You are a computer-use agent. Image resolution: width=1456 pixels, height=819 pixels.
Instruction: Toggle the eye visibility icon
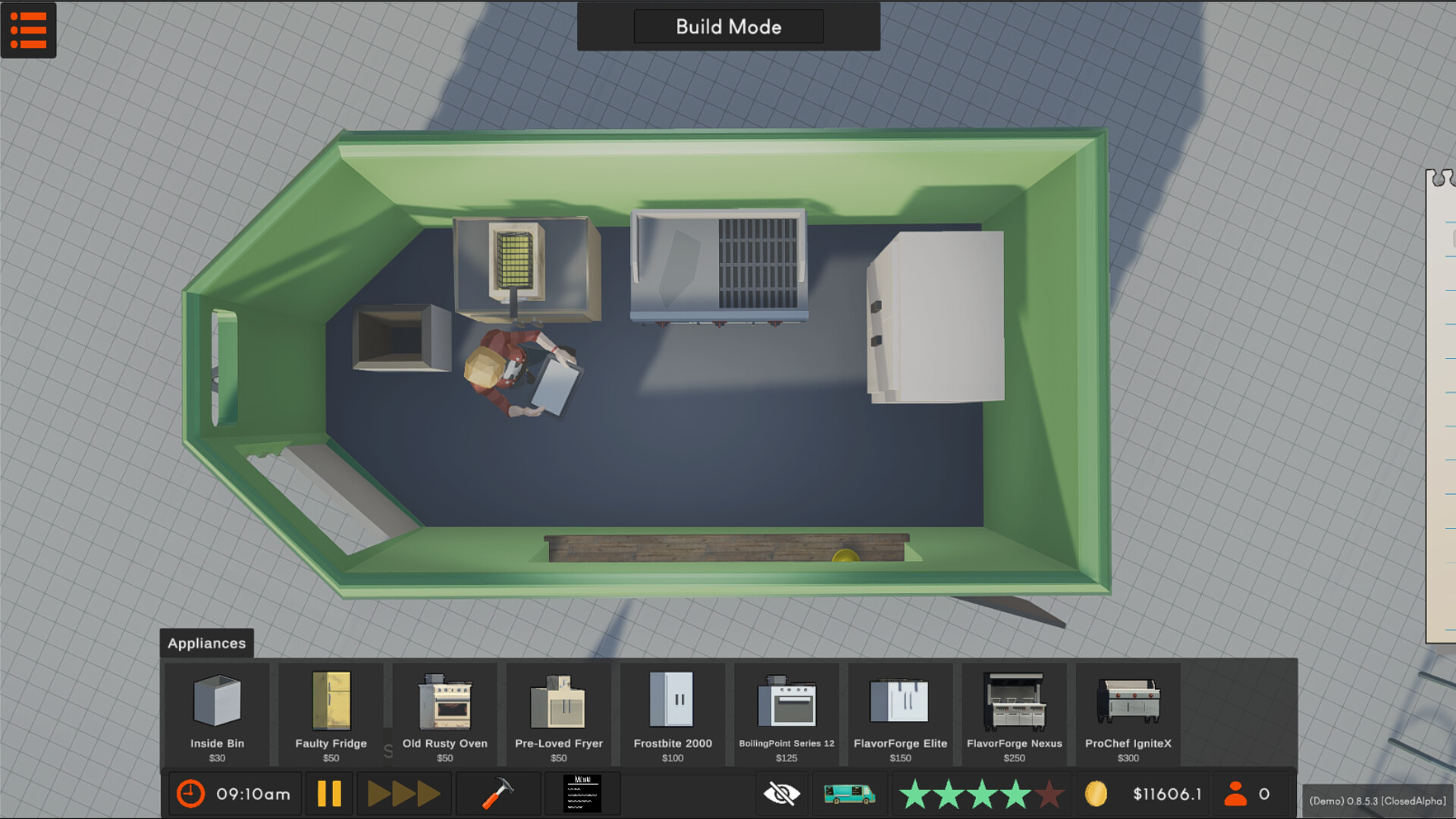(781, 793)
